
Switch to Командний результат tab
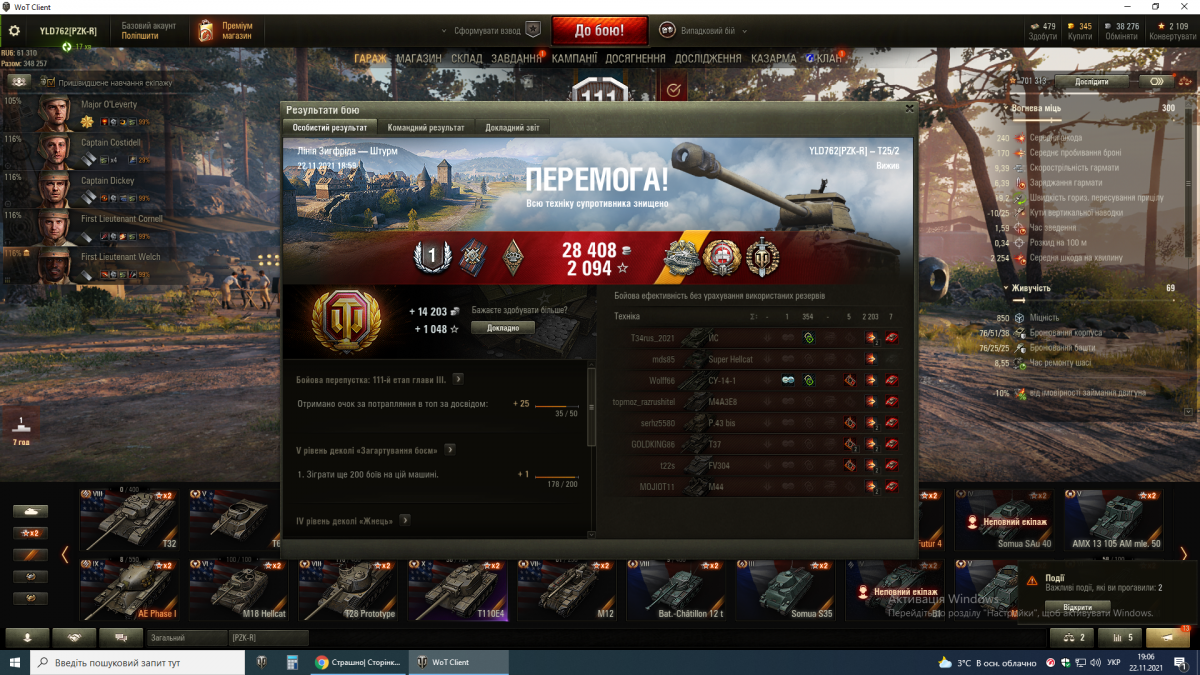(x=425, y=128)
